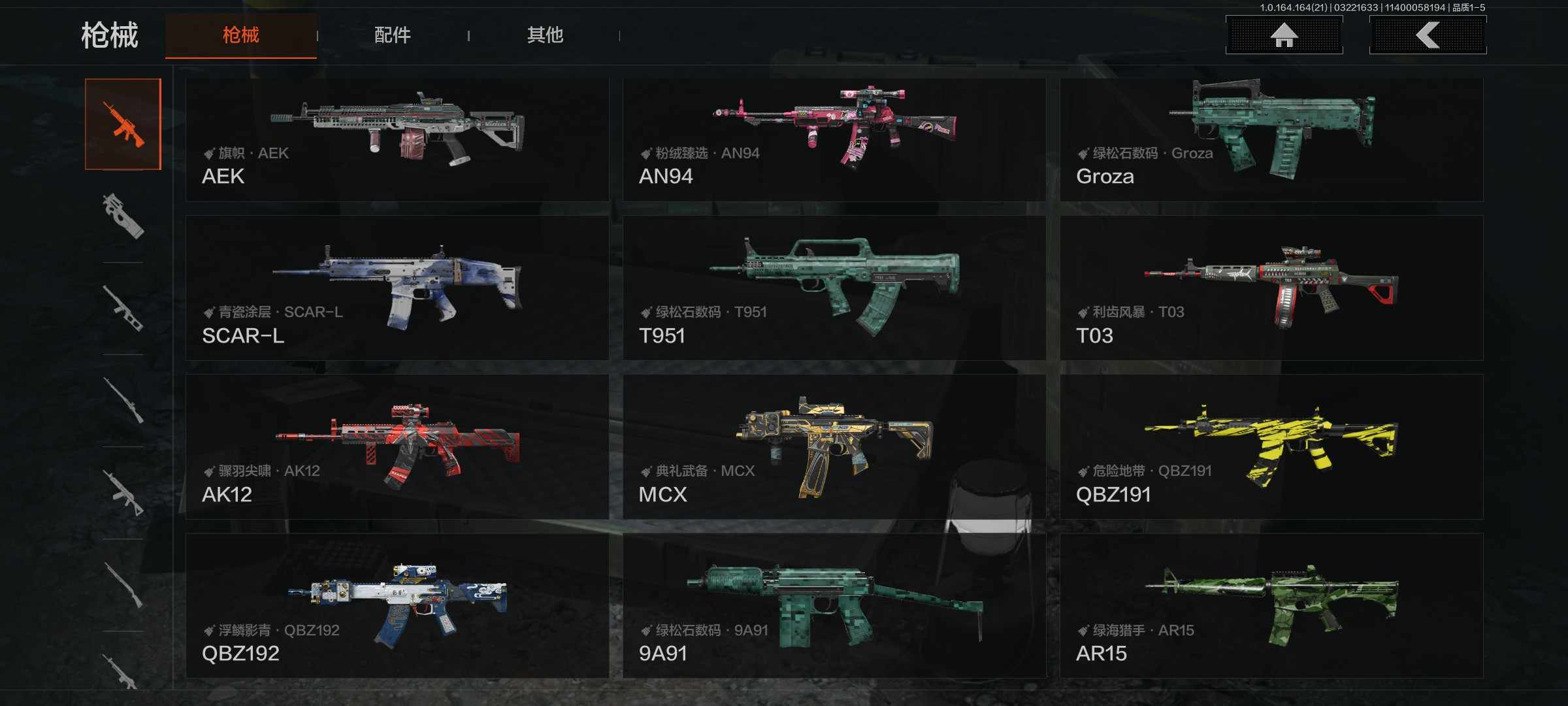Pick the Groza weapon tile
The width and height of the screenshot is (1568, 706).
tap(1271, 139)
